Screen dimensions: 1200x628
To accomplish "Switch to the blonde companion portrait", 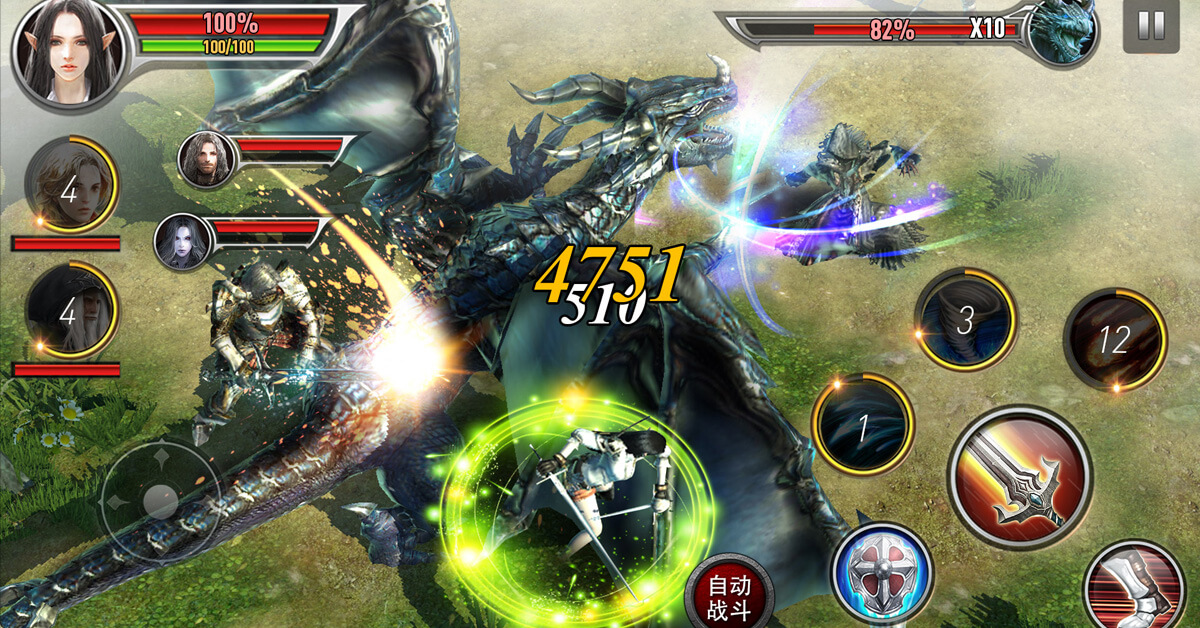I will (69, 186).
